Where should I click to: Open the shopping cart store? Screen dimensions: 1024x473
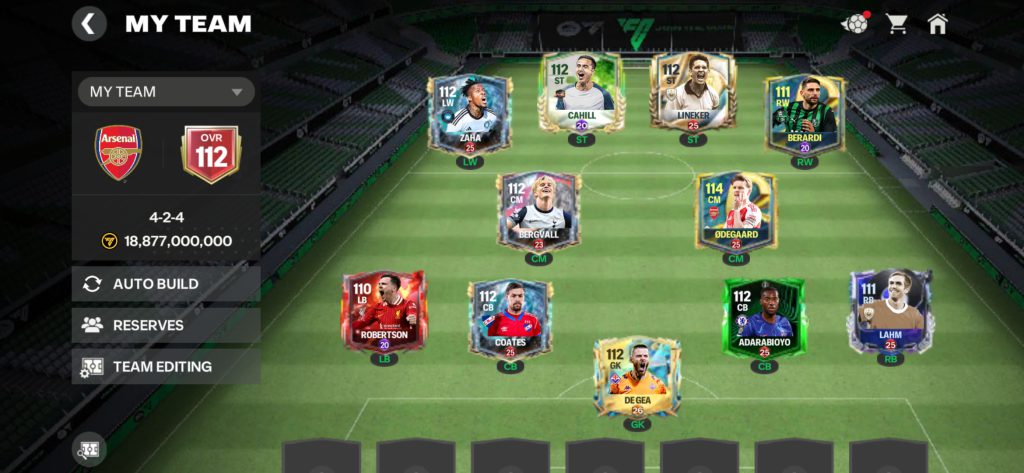coord(897,23)
